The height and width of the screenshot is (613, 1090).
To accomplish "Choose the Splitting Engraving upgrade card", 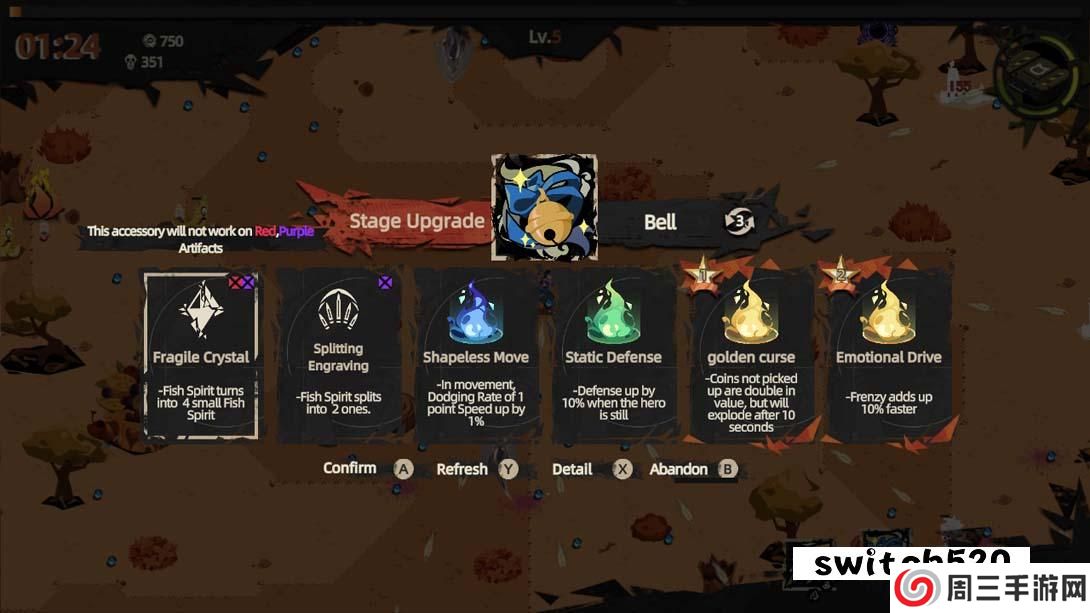I will tap(338, 355).
